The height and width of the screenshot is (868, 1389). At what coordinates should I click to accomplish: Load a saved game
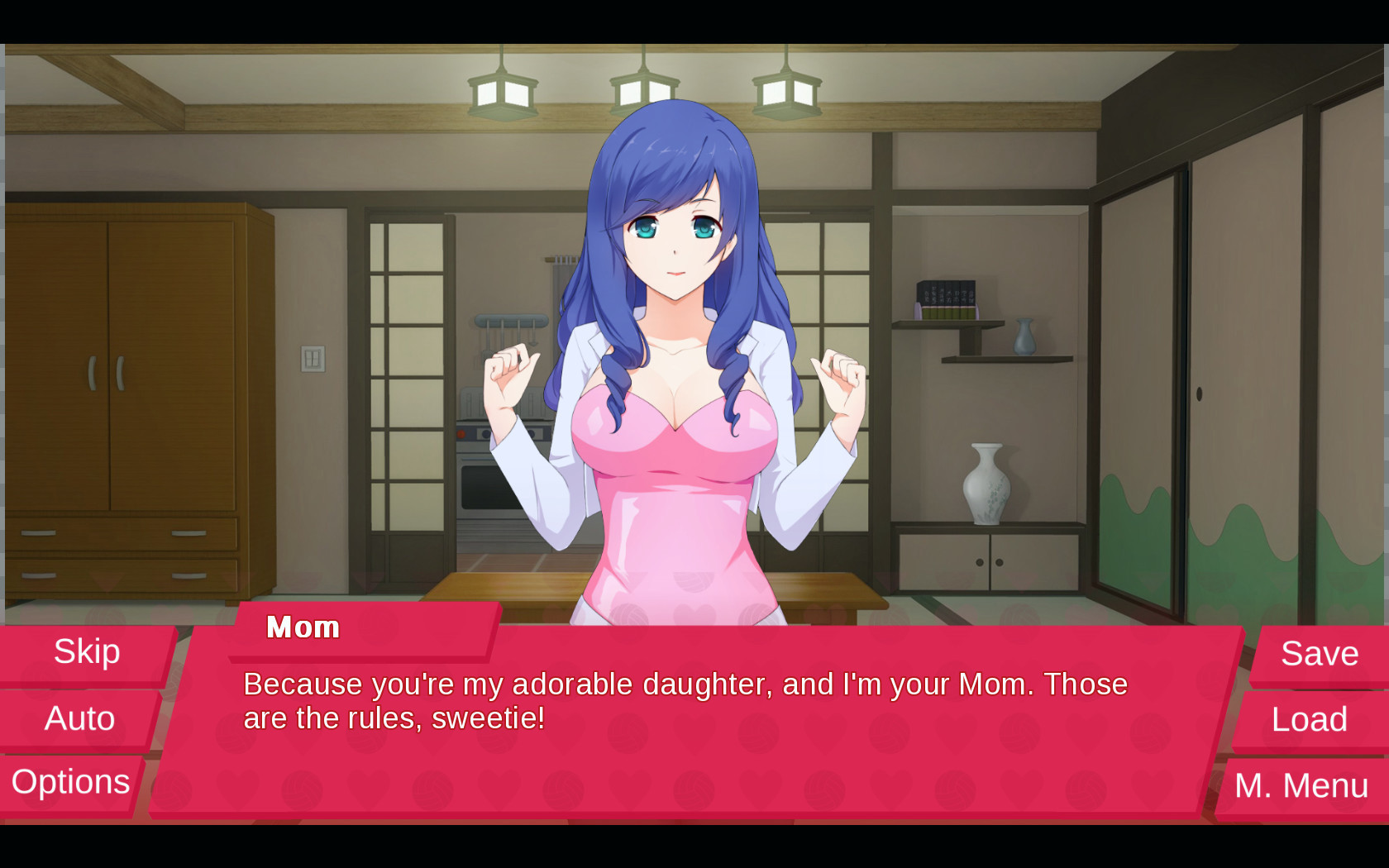1309,719
